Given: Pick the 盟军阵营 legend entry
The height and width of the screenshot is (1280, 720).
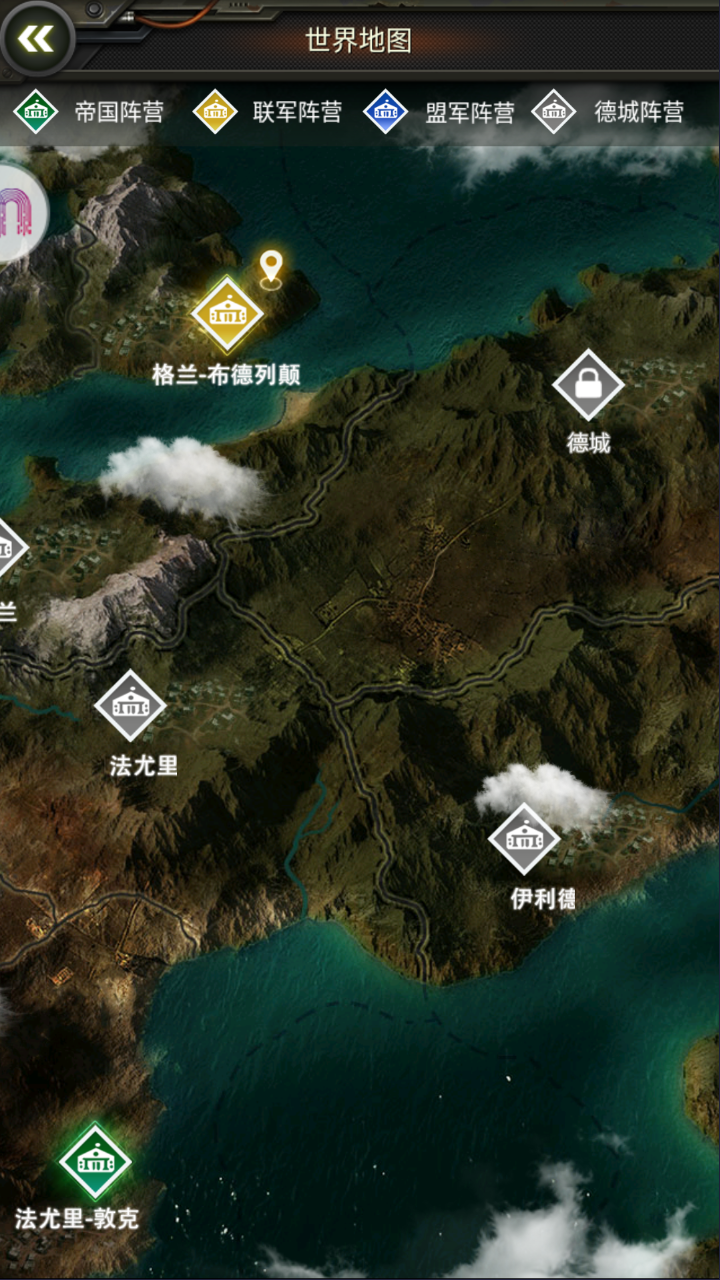Looking at the screenshot, I should [440, 112].
